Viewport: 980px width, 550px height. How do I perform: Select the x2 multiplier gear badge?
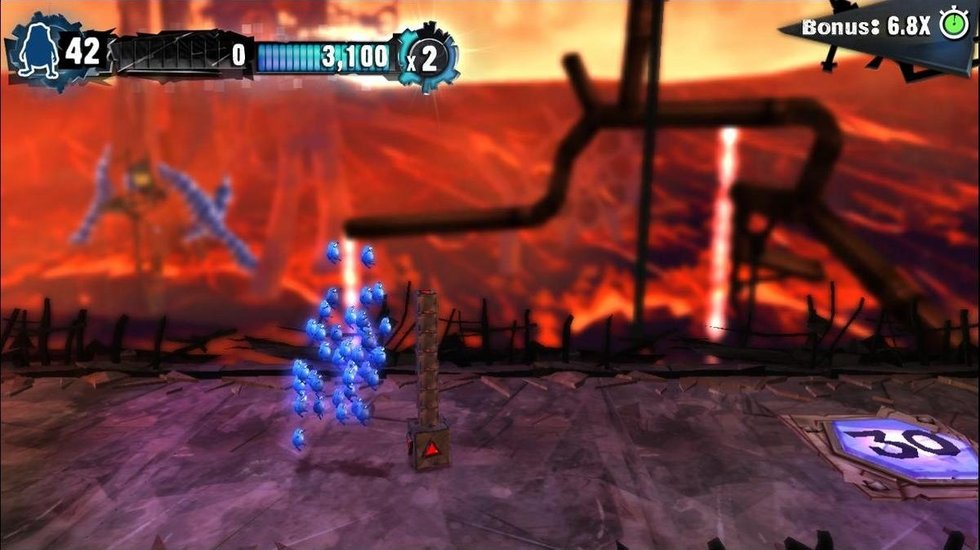(426, 57)
